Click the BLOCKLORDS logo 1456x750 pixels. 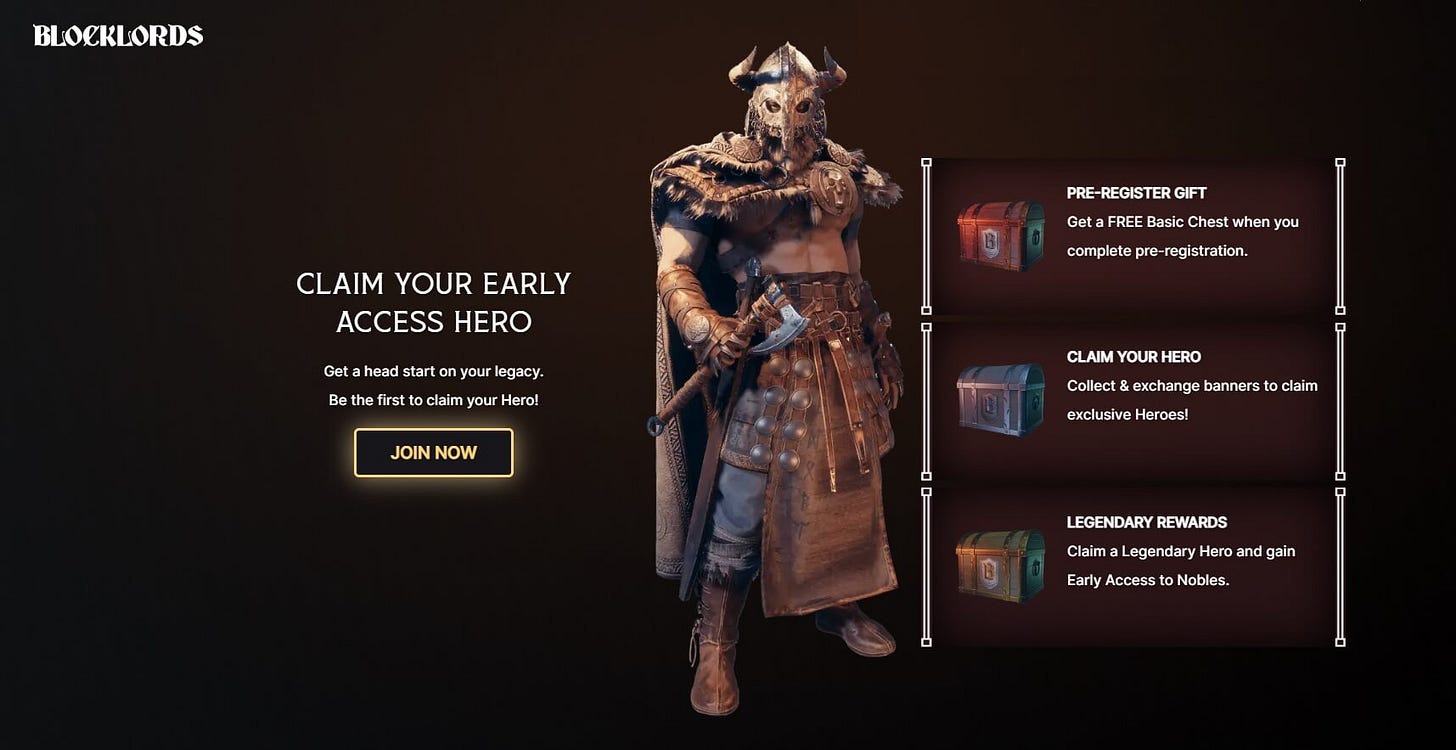[117, 36]
